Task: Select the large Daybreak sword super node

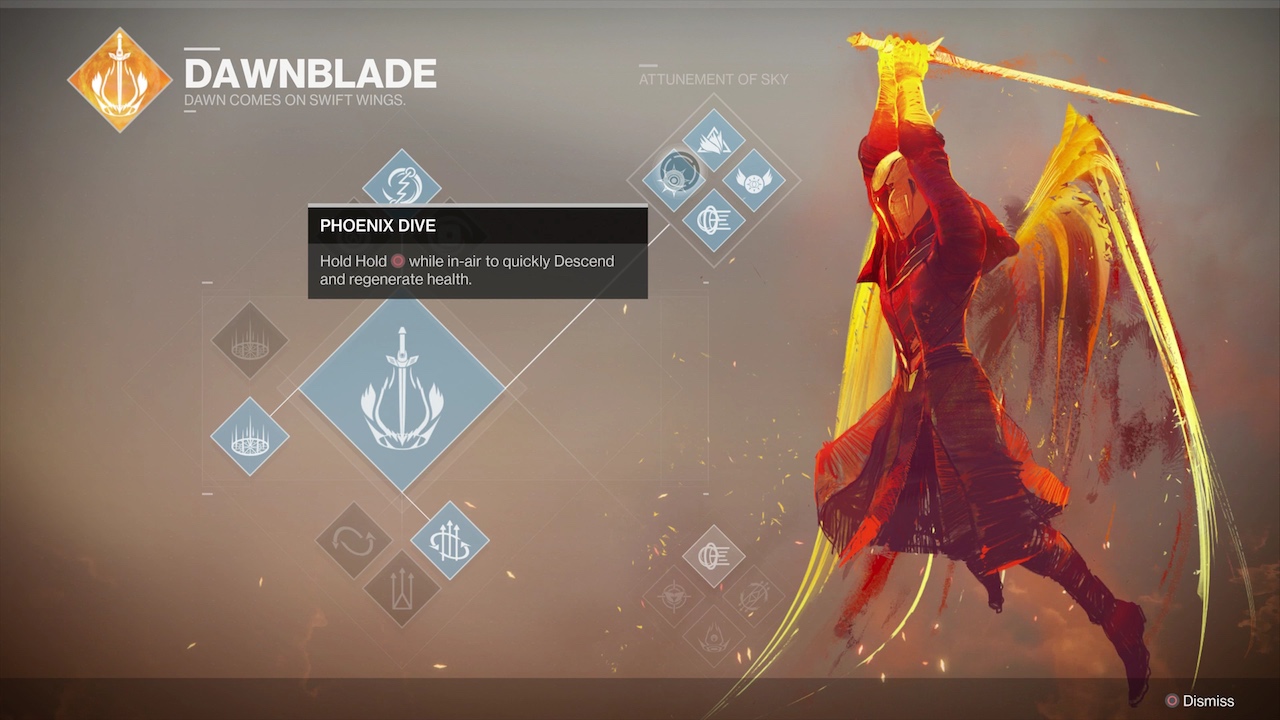Action: coord(401,394)
